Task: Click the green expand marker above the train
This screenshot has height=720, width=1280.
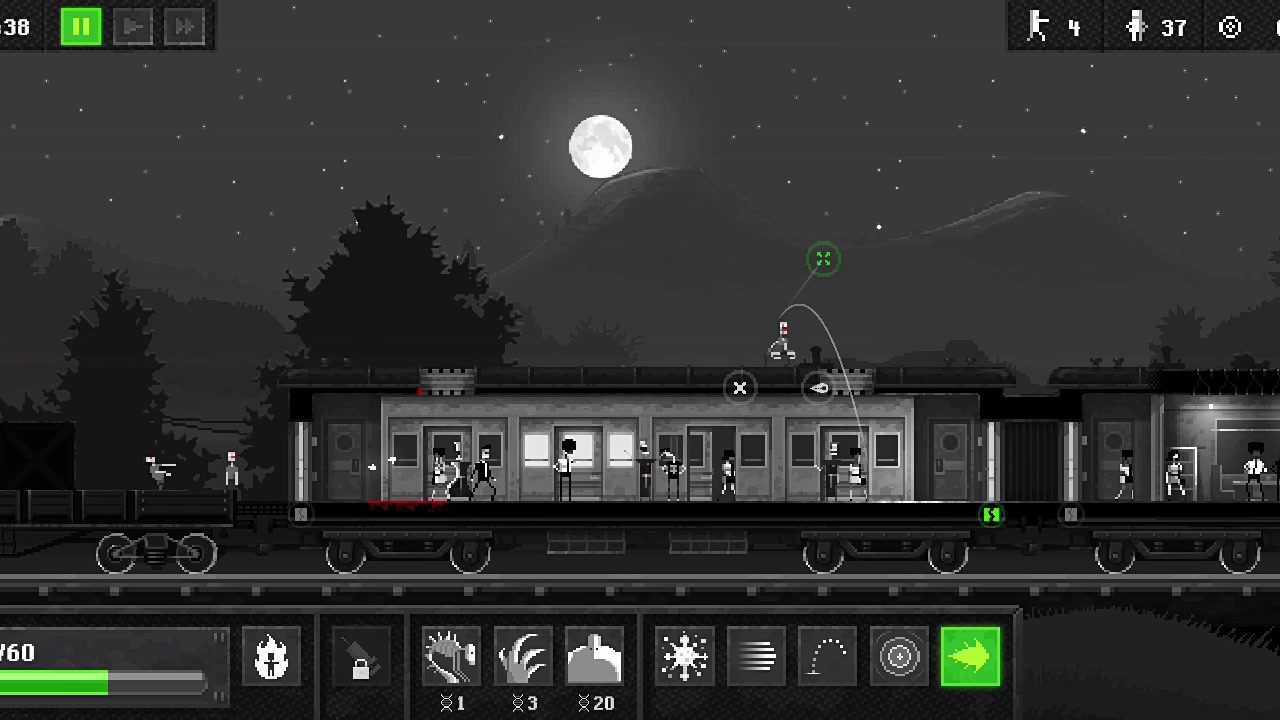Action: pos(823,259)
